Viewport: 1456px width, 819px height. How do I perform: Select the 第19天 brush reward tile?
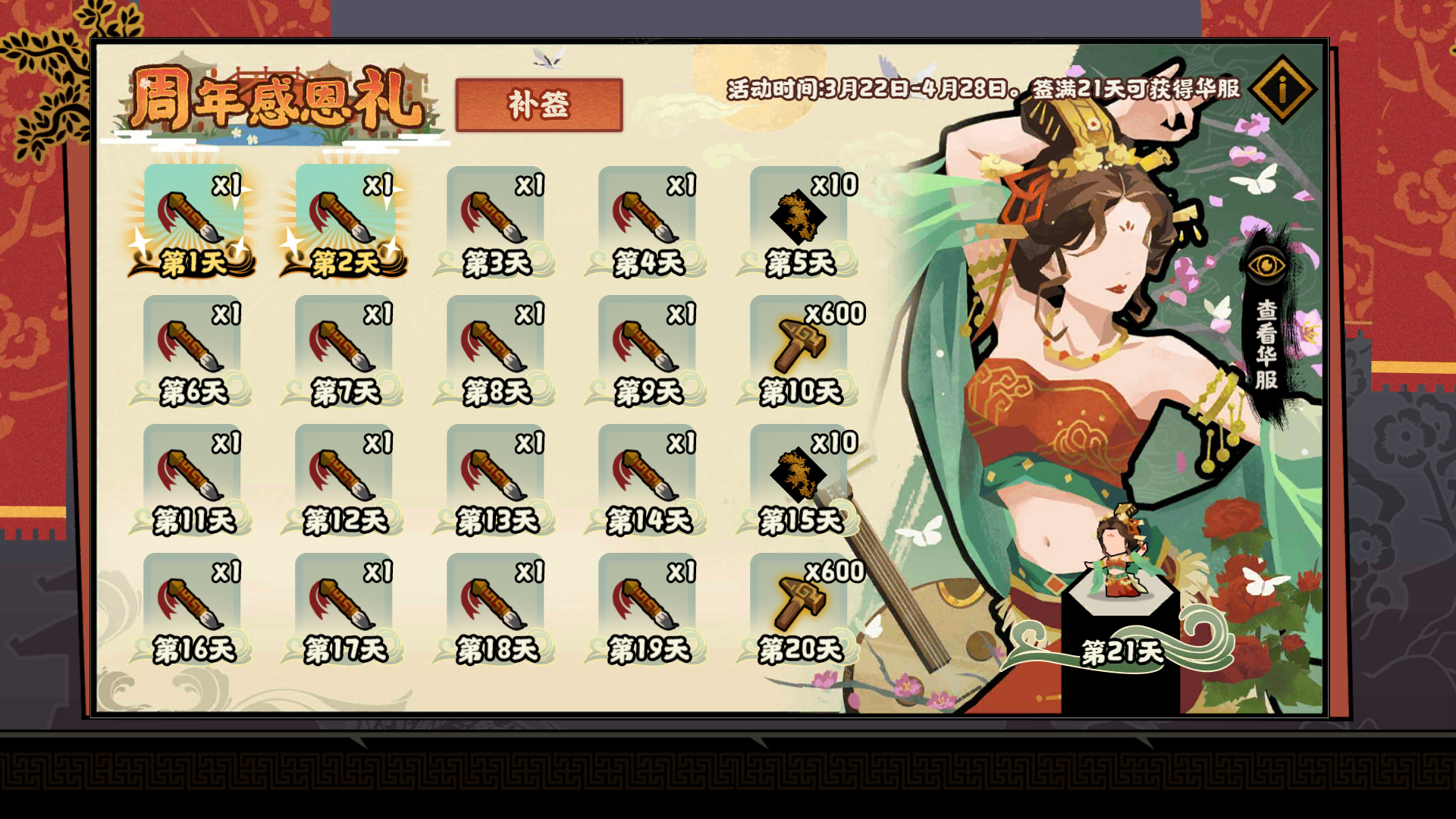[648, 607]
